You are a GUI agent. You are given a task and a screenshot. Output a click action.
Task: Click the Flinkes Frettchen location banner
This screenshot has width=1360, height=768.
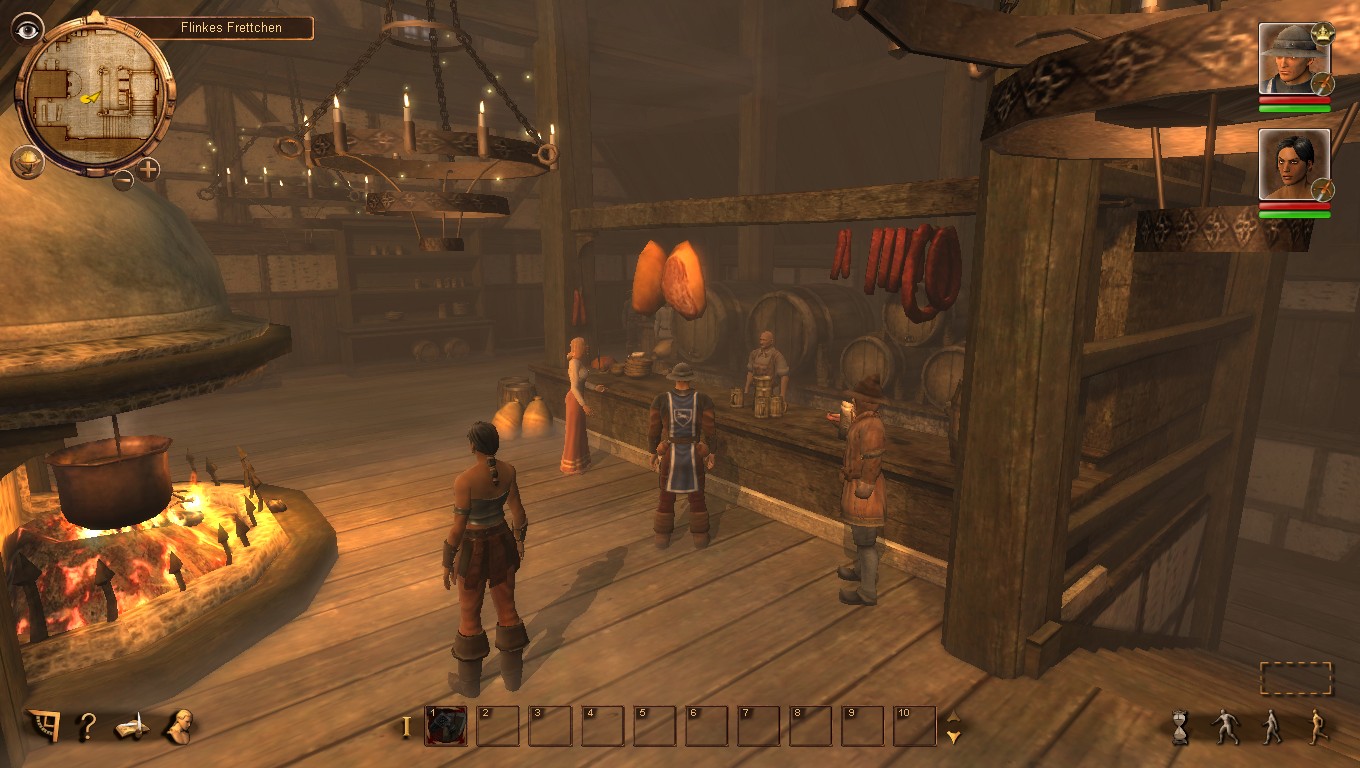pos(232,29)
